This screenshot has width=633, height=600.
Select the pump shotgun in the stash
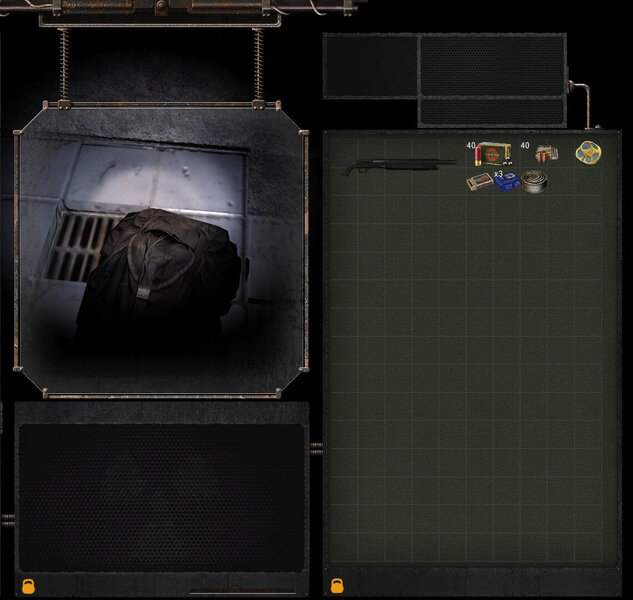click(x=400, y=165)
